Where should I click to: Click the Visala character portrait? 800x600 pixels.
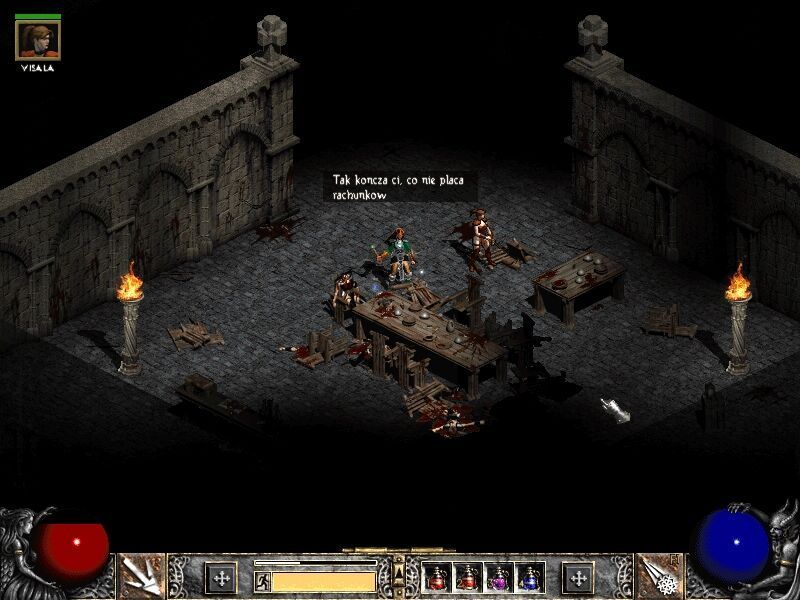click(38, 39)
